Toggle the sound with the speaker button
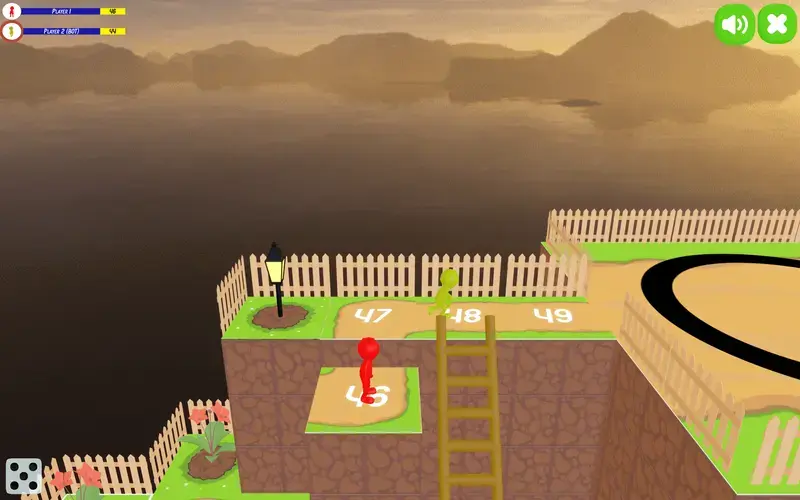 click(735, 24)
